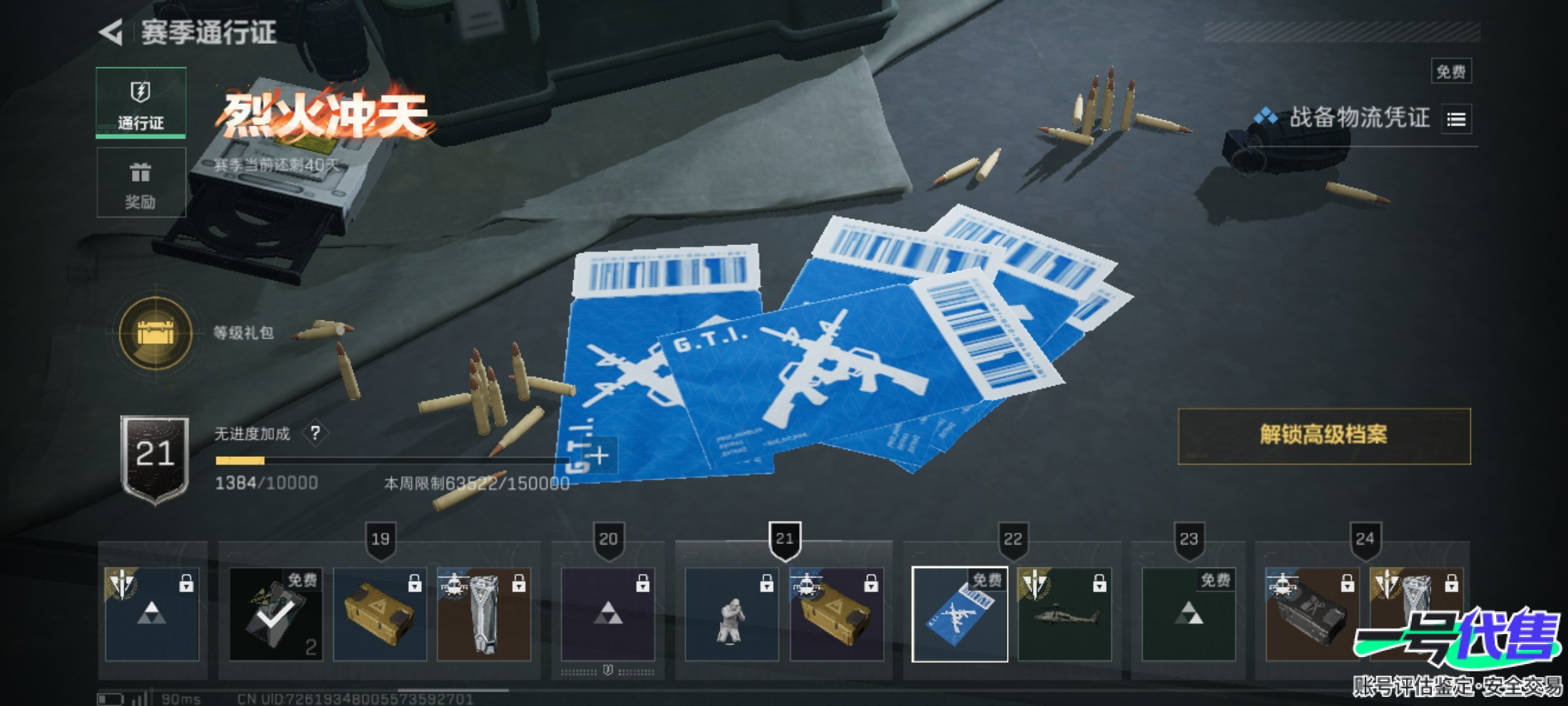
Task: Select the locked black crate under level 24
Action: tap(1312, 614)
